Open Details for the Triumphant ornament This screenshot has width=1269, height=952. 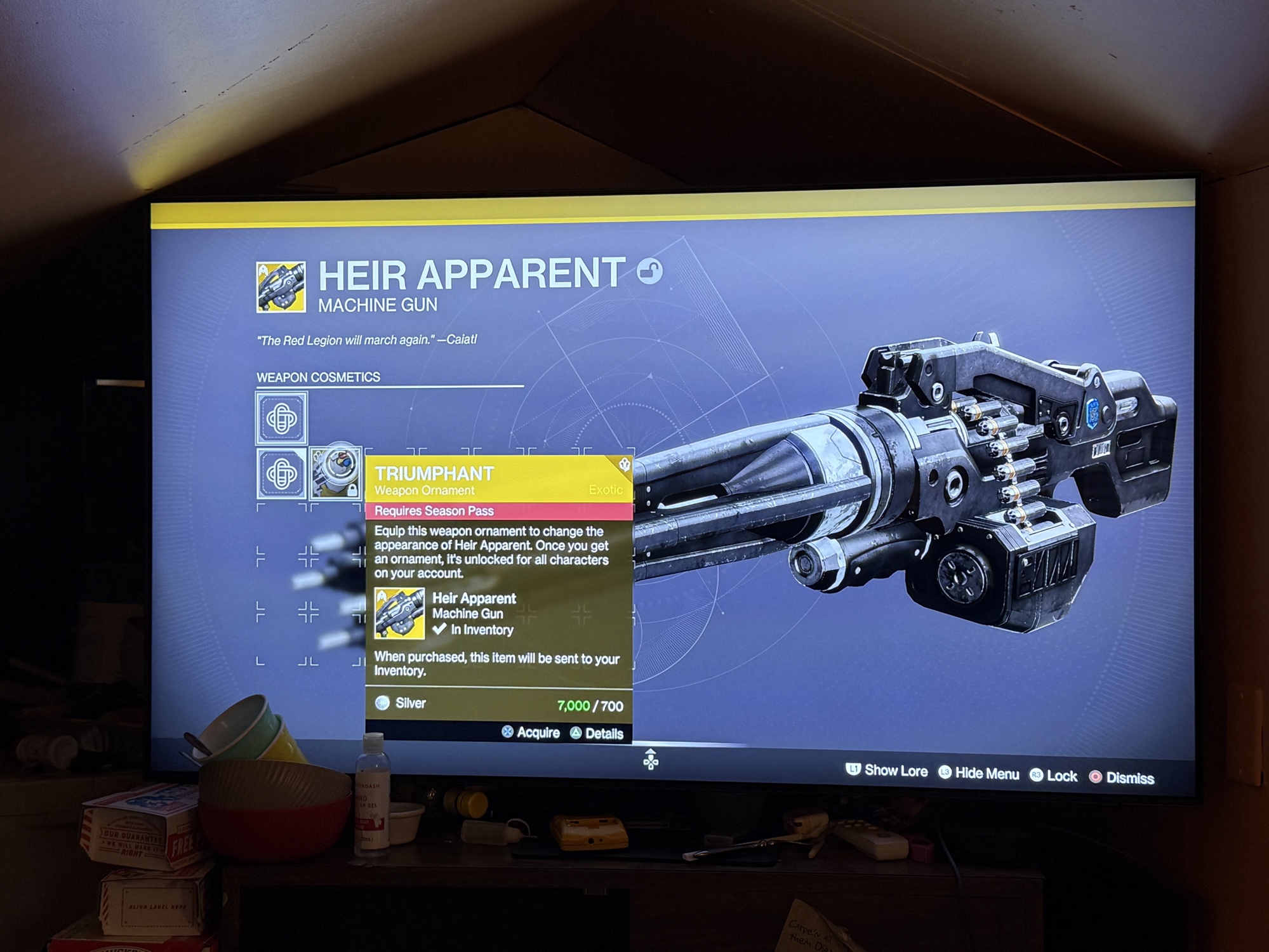point(597,734)
